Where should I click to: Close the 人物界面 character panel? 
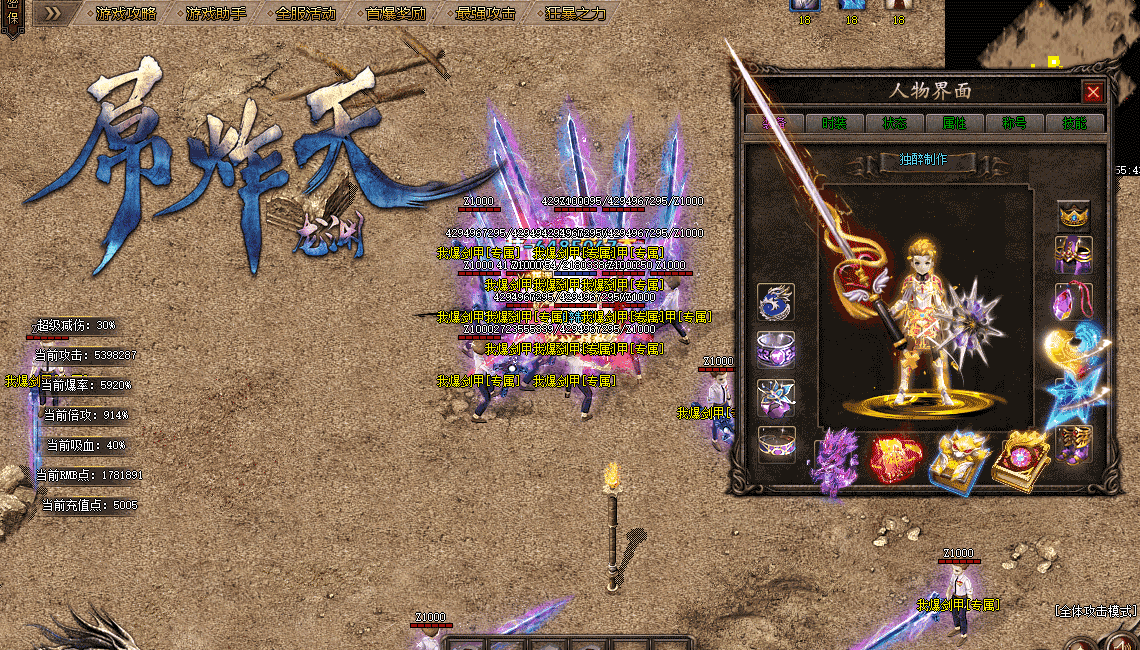[1093, 92]
